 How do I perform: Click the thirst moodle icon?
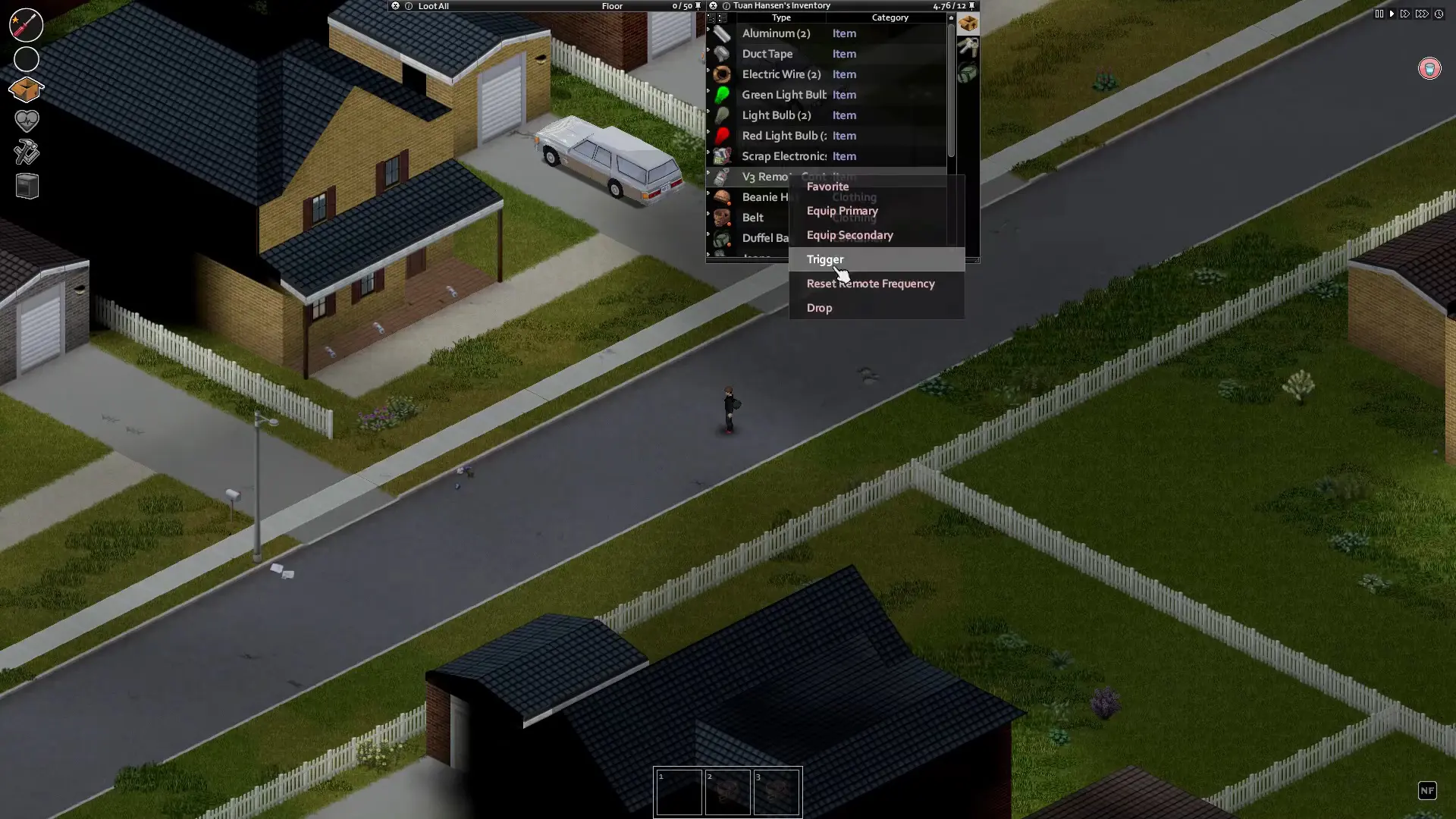(1430, 68)
